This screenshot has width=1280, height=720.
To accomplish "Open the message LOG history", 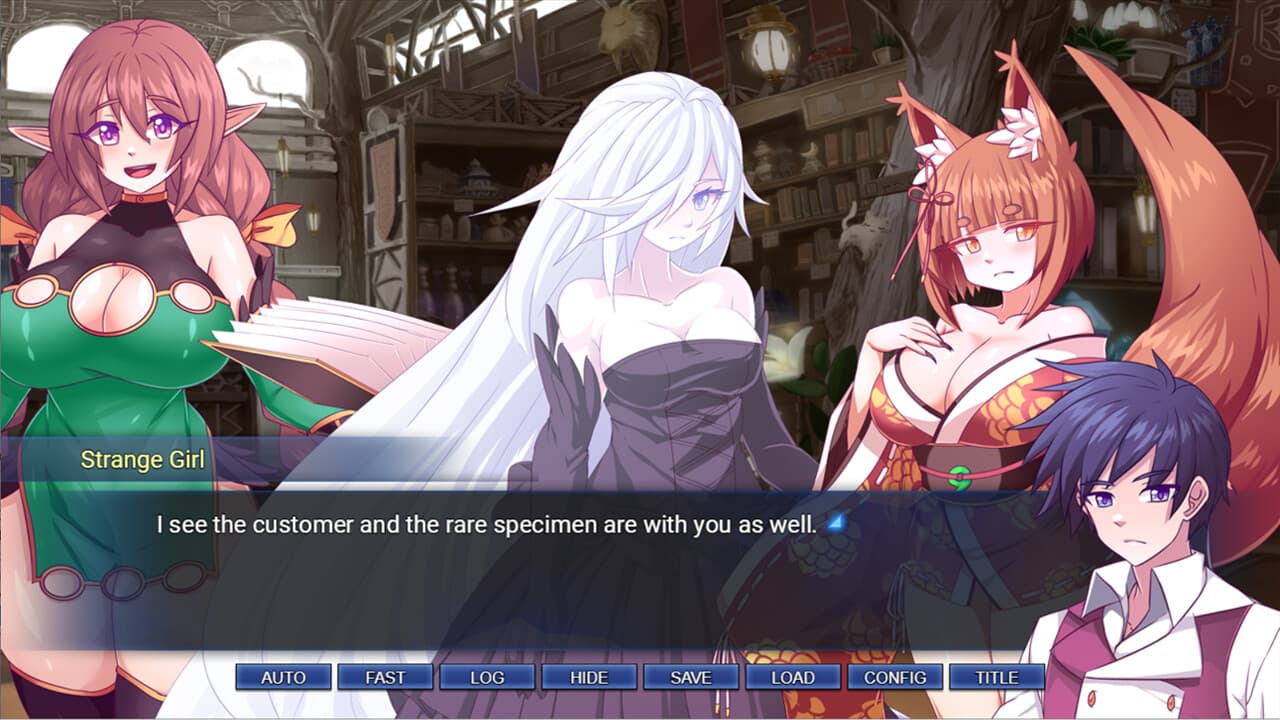I will 488,677.
